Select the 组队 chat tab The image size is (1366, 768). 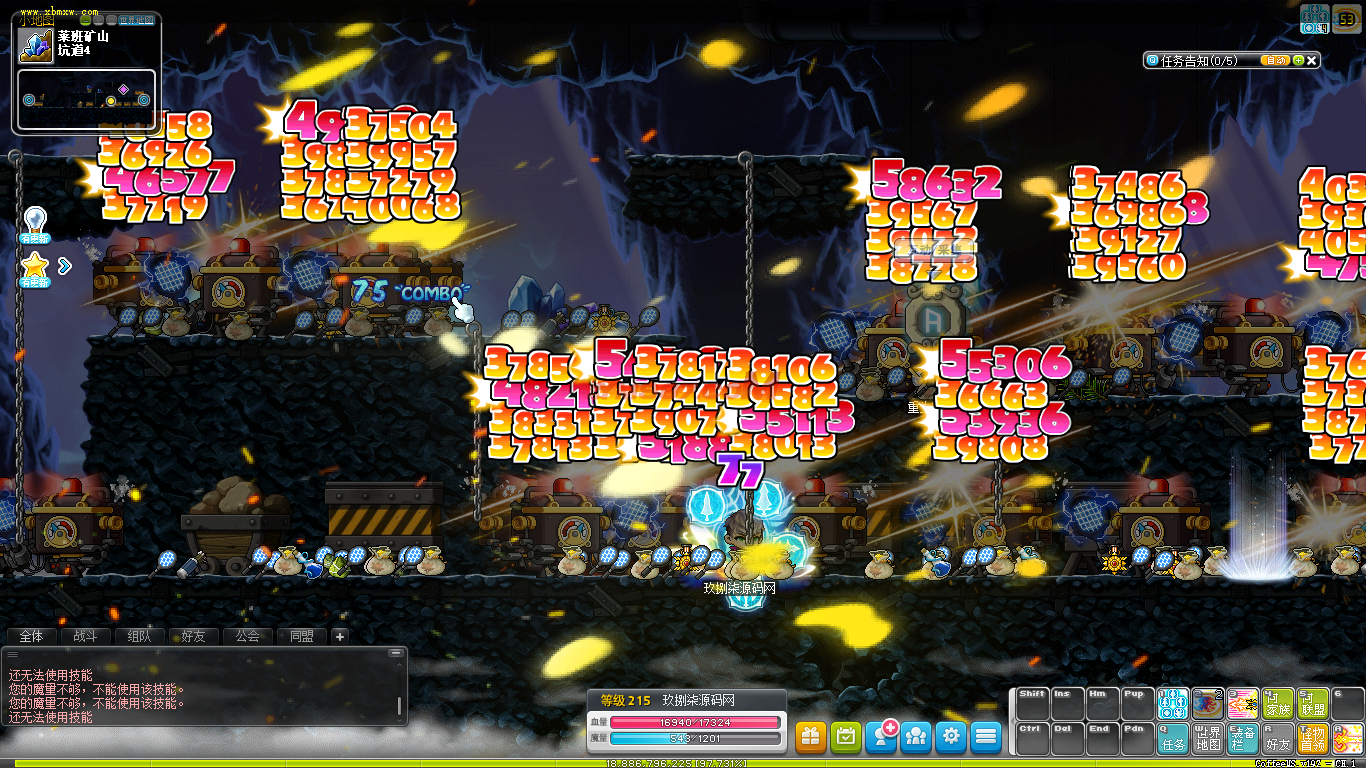140,636
